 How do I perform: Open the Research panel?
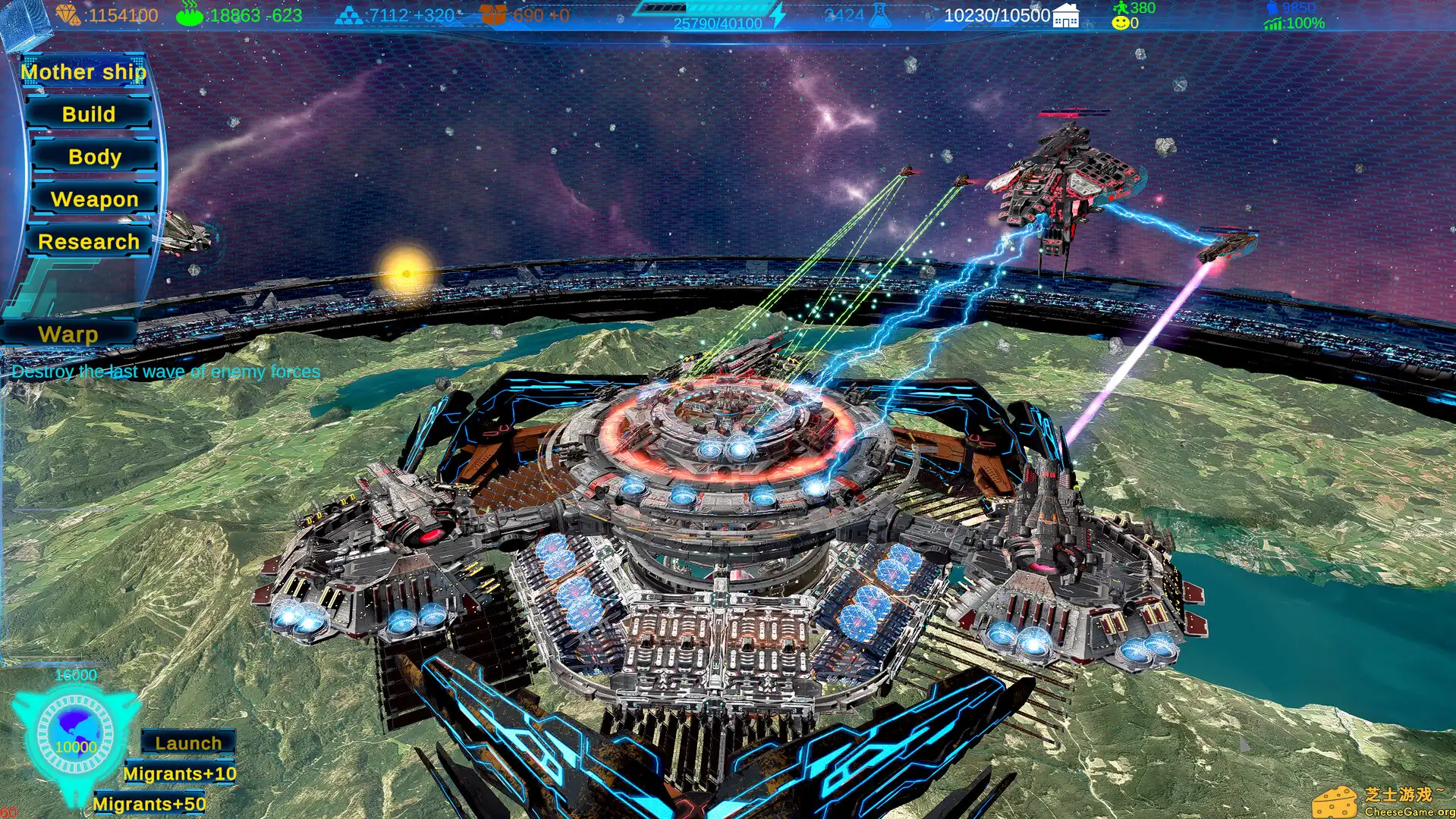click(90, 242)
